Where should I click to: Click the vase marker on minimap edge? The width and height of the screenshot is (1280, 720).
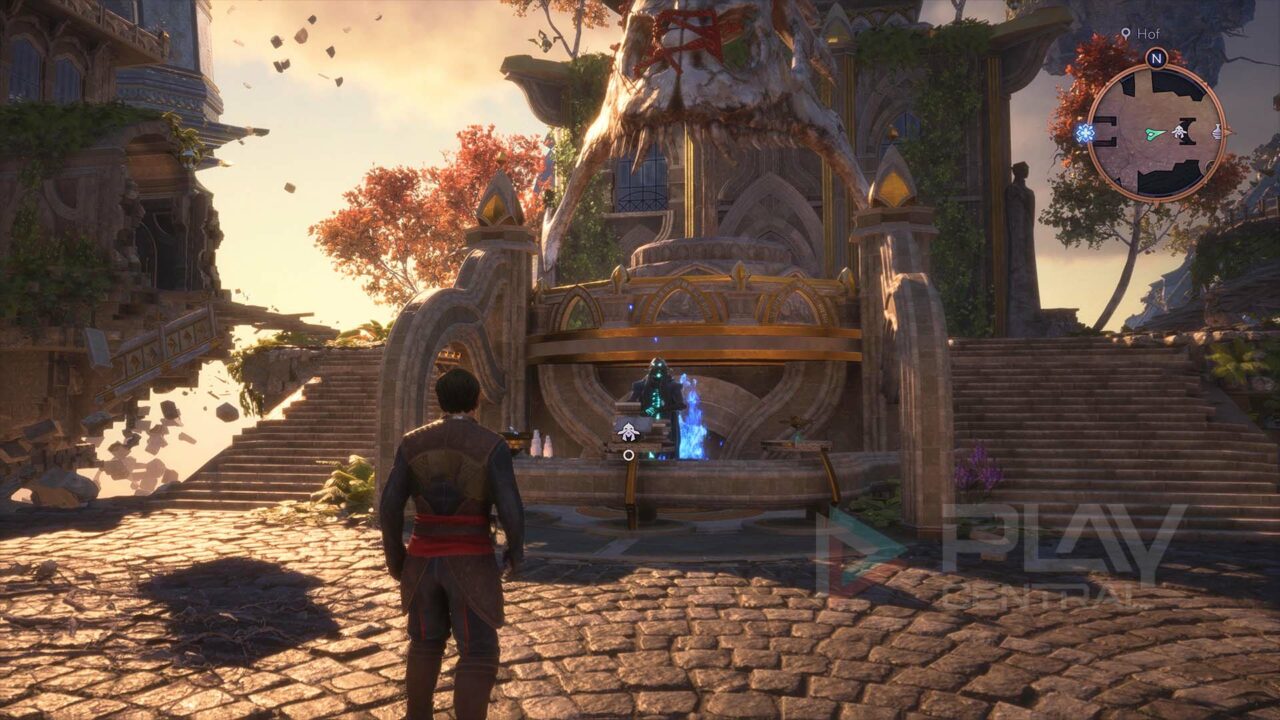click(1218, 131)
